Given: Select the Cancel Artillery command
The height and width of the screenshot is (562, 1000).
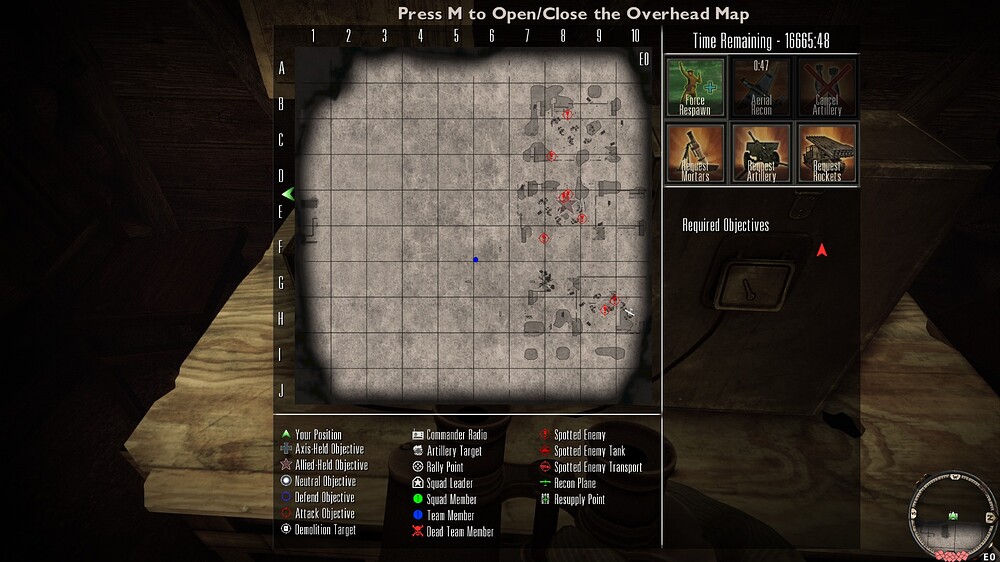Looking at the screenshot, I should point(826,87).
